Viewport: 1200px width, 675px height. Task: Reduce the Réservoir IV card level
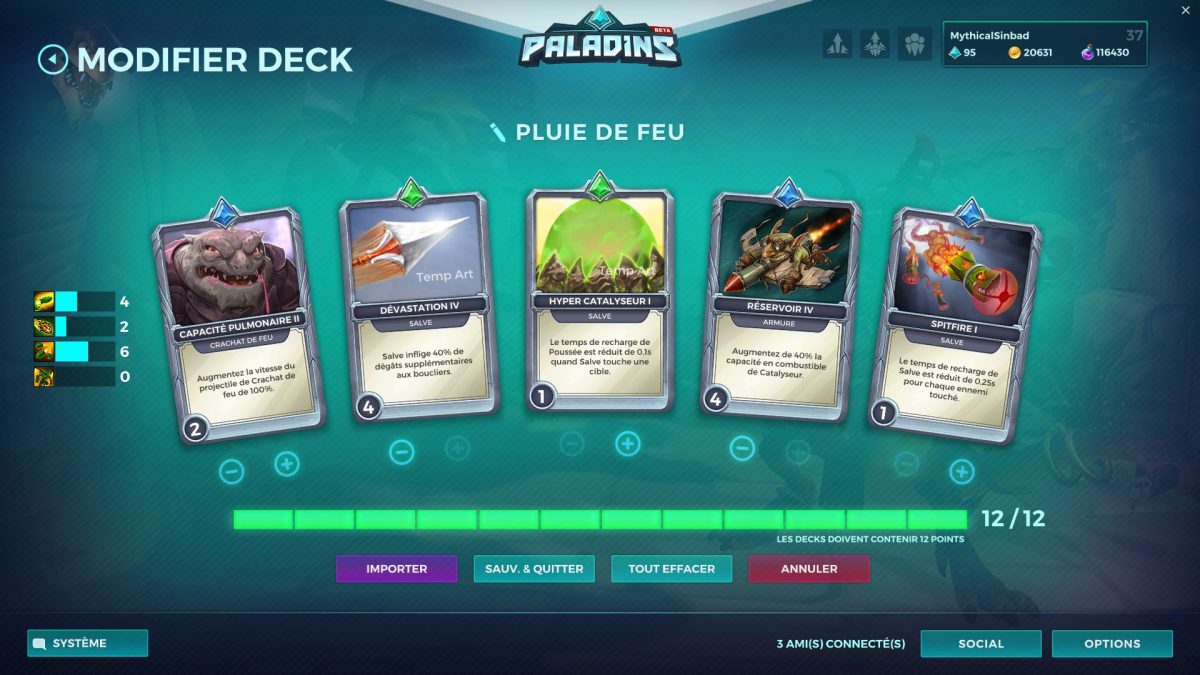click(742, 448)
